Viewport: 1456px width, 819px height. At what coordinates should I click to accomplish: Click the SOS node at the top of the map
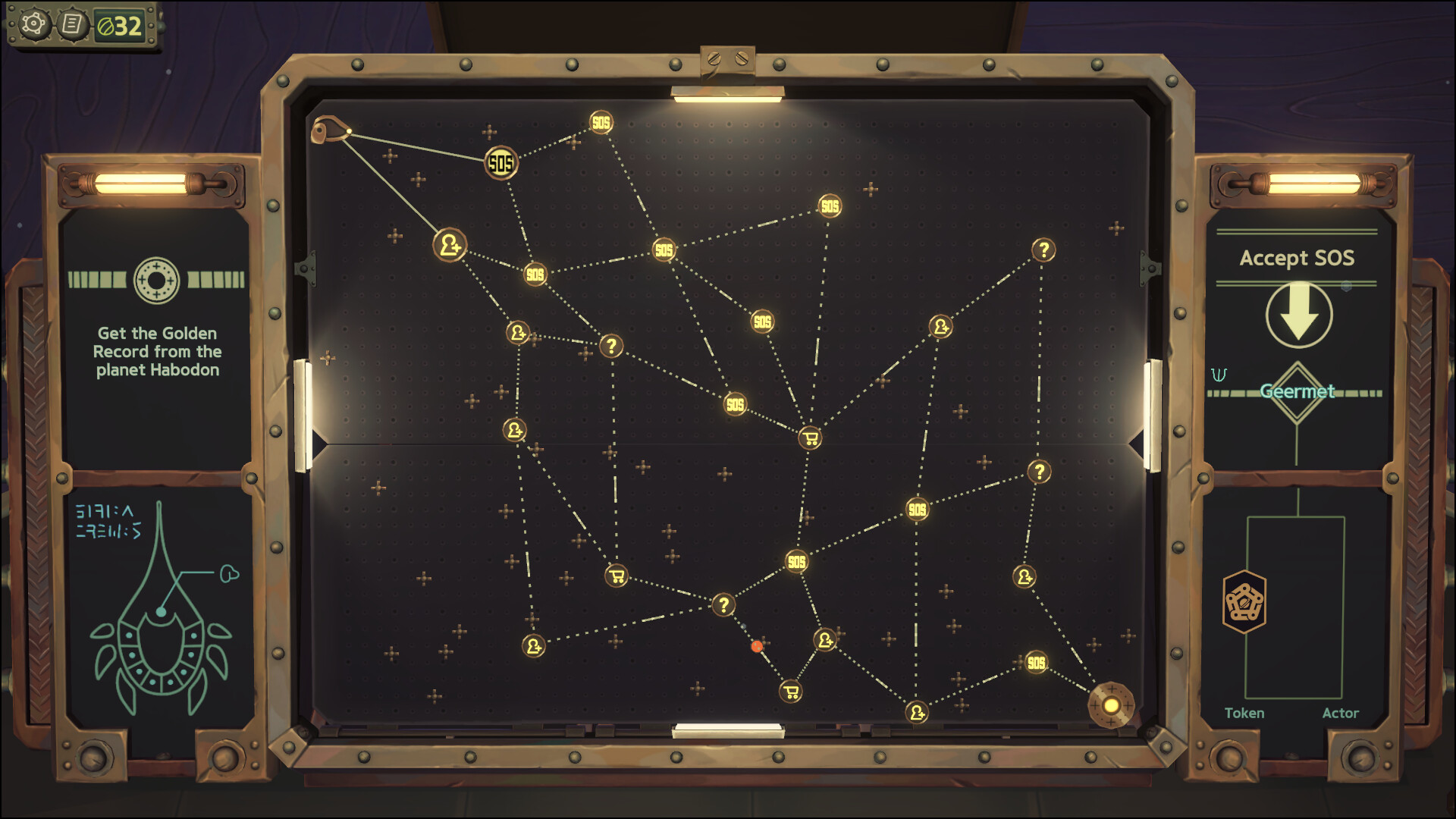601,120
